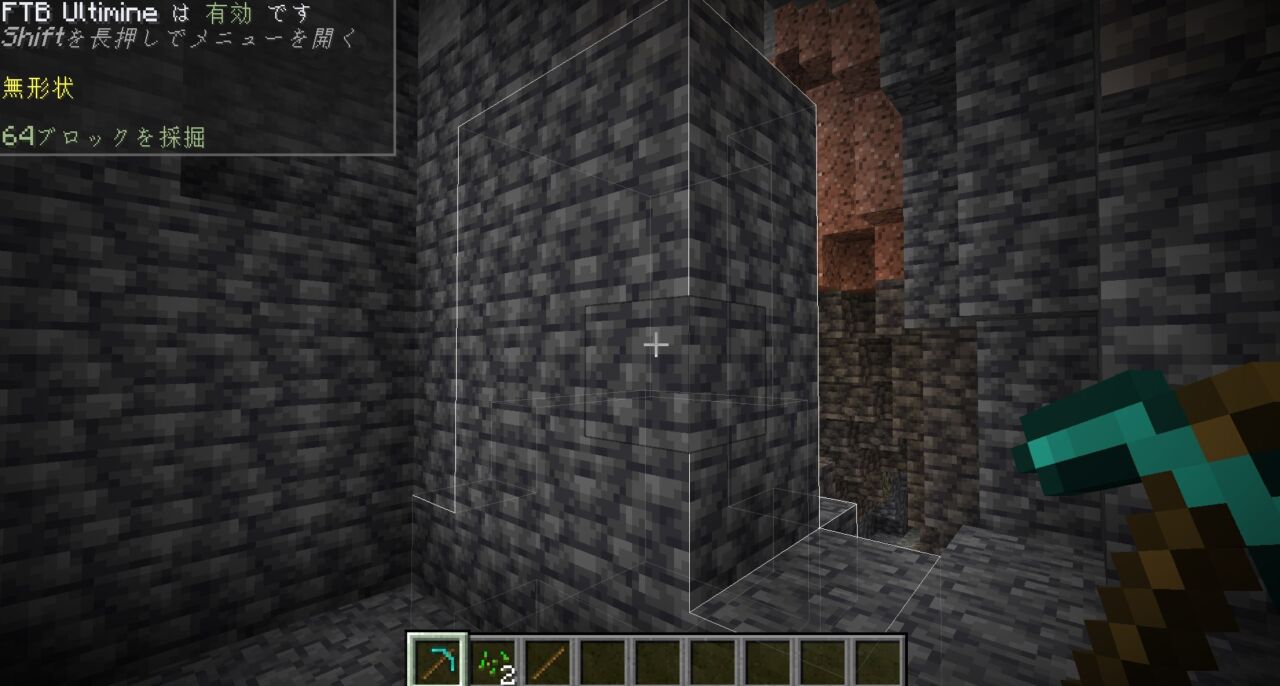Select the stick hotbar slot

pyautogui.click(x=547, y=661)
